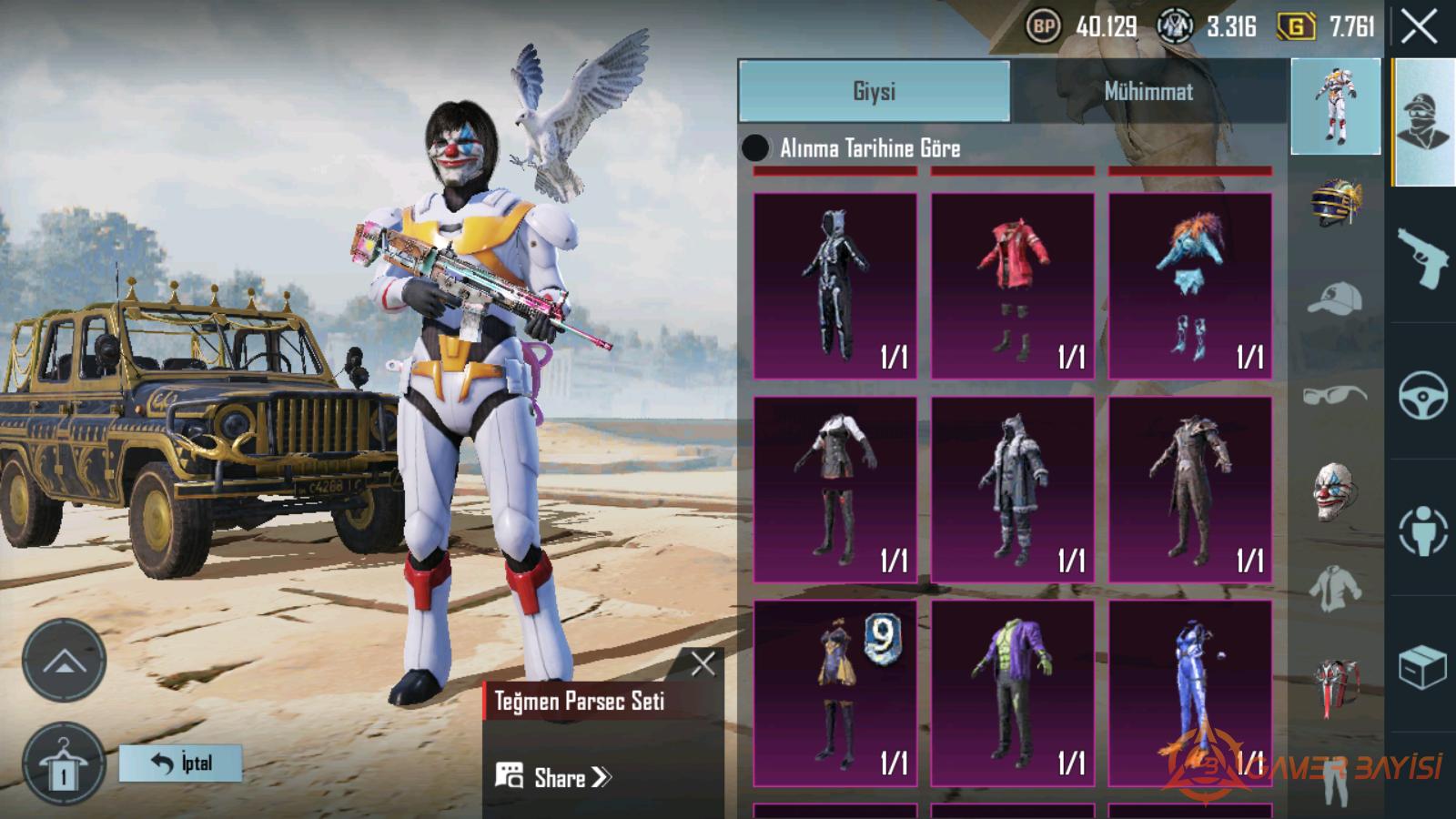Open the weapon pistol category
Viewport: 1456px width, 819px height.
(x=1422, y=256)
